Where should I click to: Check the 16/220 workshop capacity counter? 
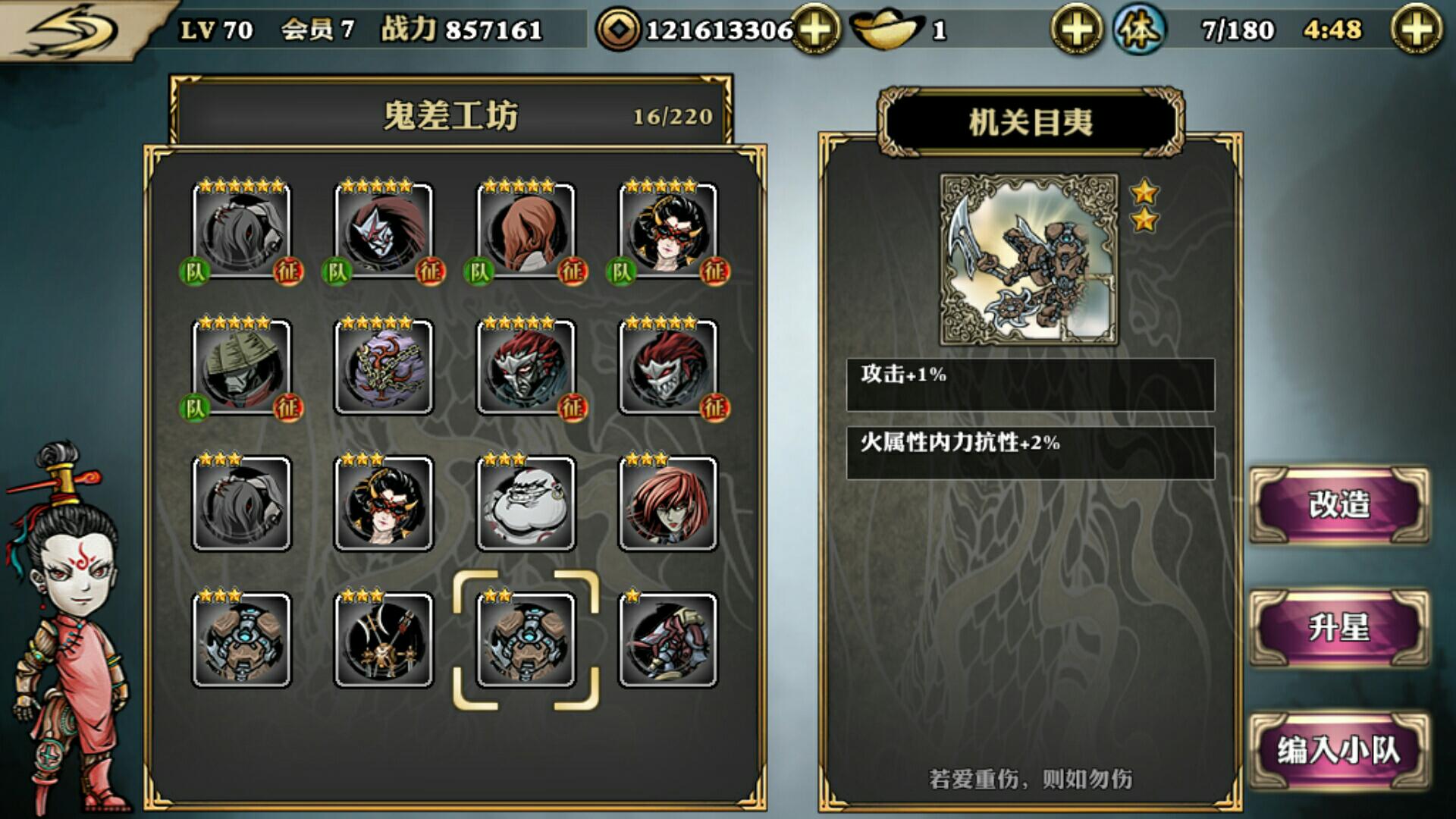click(x=669, y=116)
